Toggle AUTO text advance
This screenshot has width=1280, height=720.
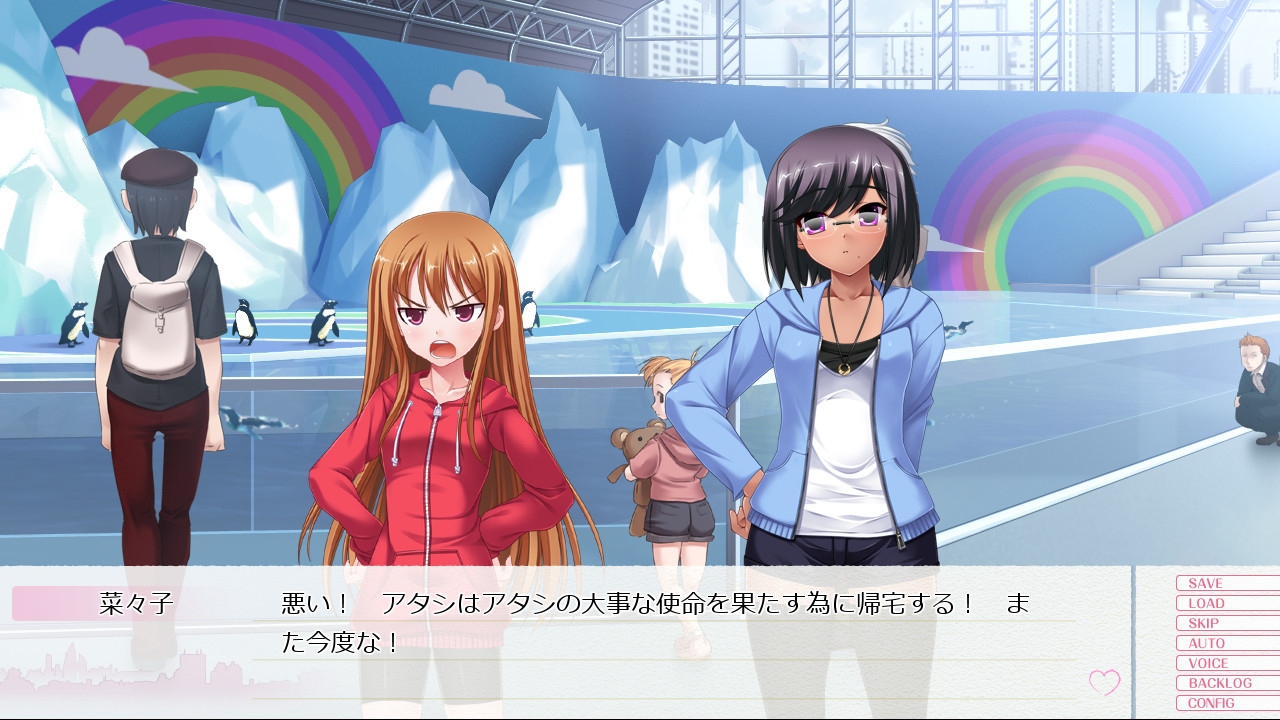click(1226, 643)
